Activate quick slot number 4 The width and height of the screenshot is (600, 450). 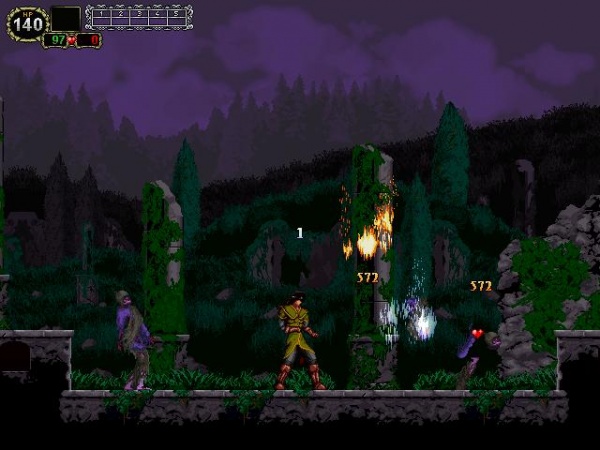click(158, 17)
